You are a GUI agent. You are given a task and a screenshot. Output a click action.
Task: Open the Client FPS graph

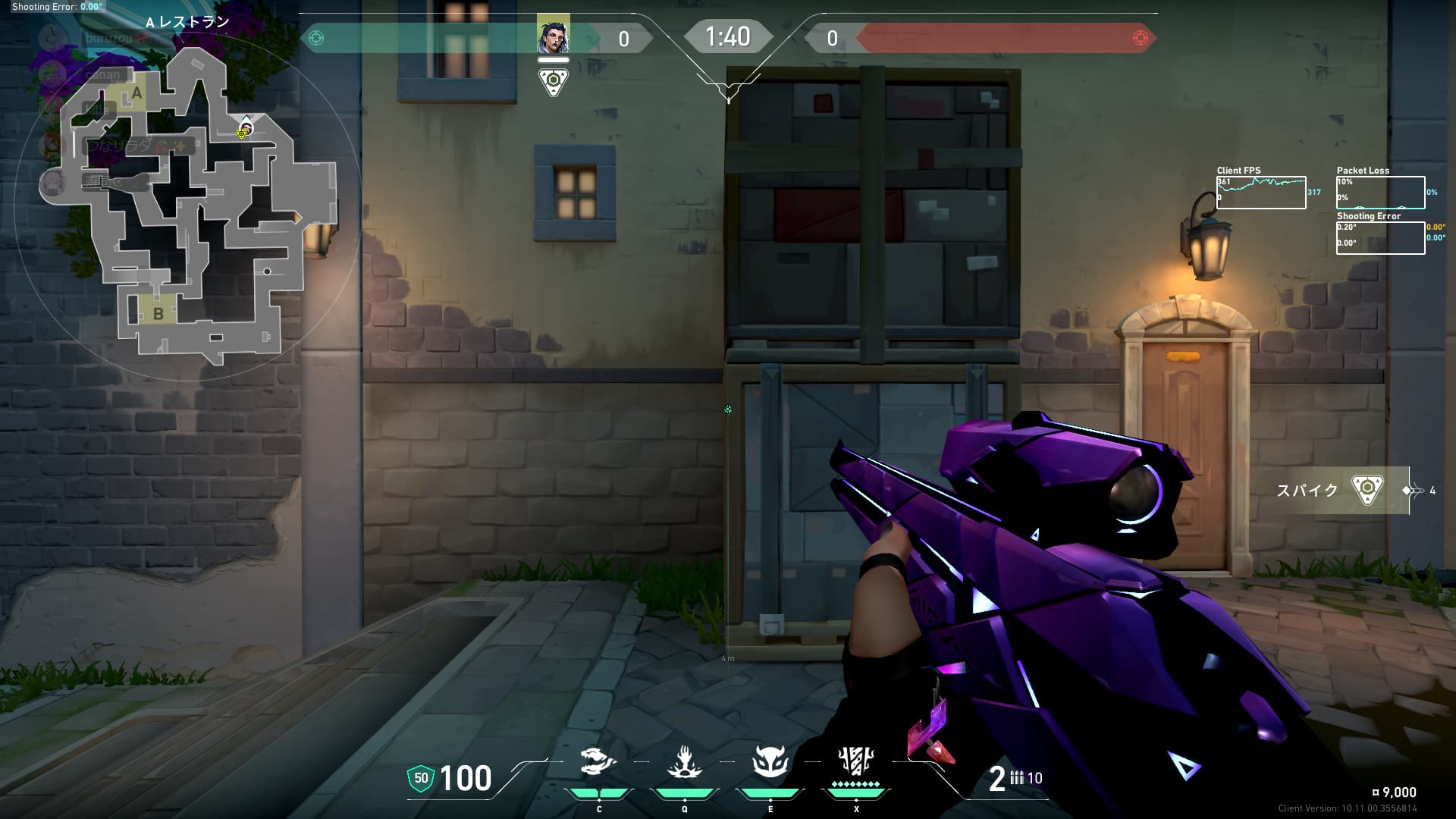pyautogui.click(x=1261, y=193)
